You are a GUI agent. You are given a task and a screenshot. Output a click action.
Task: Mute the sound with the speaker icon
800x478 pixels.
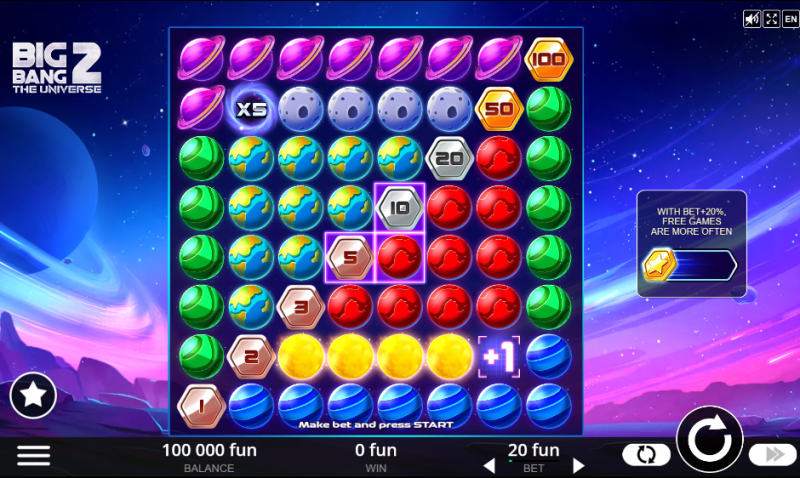click(x=752, y=19)
